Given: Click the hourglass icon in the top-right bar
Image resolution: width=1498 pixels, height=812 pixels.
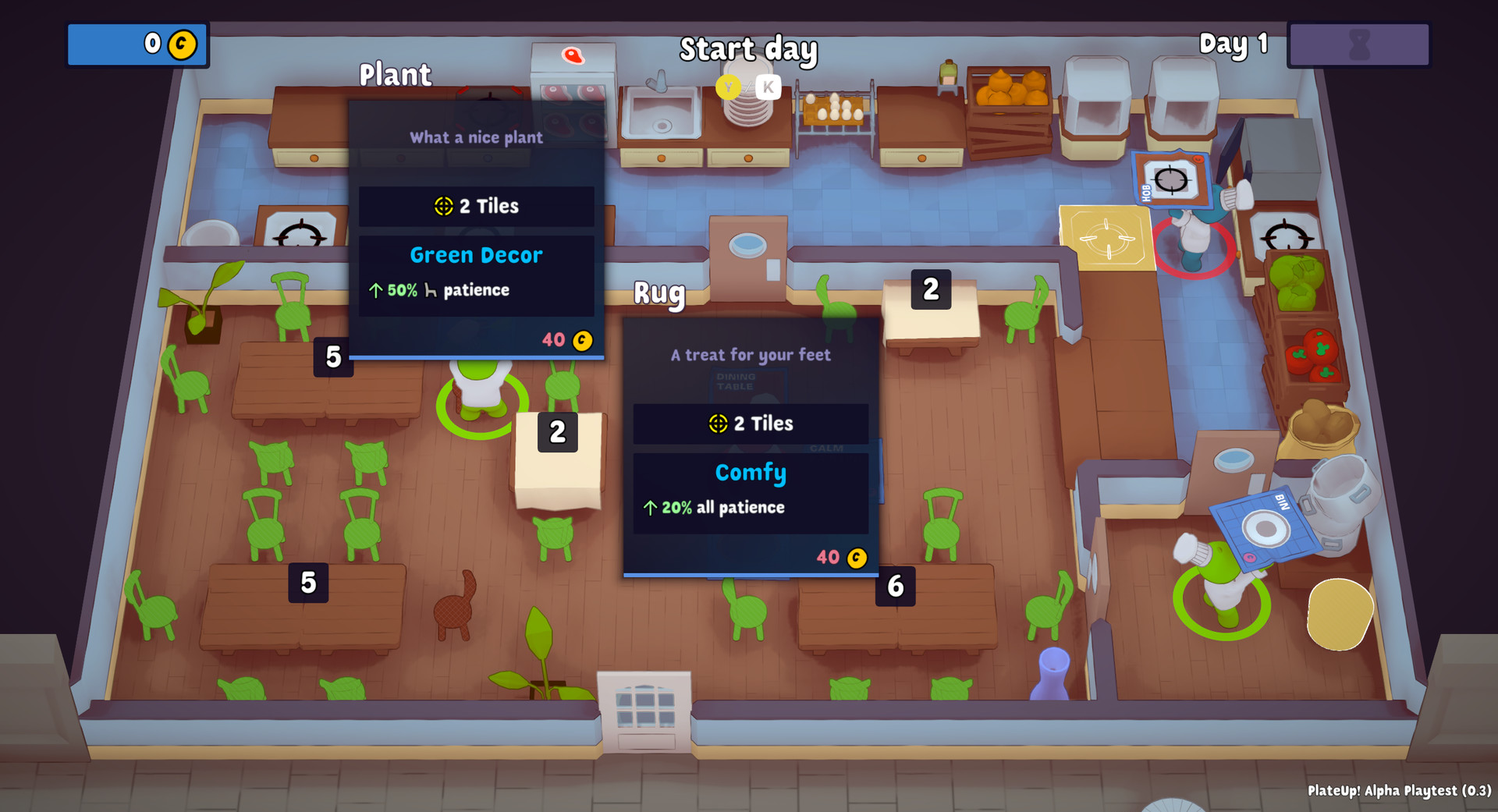Looking at the screenshot, I should [x=1359, y=44].
